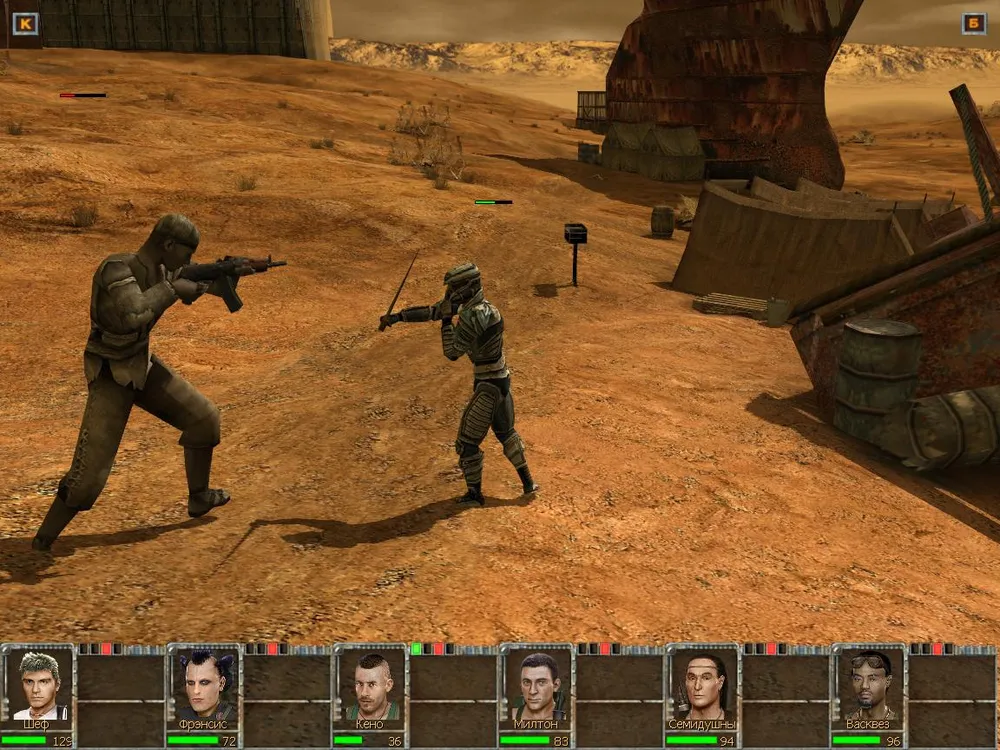The image size is (1000, 750).
Task: Open the orange Б button
Action: tap(973, 23)
